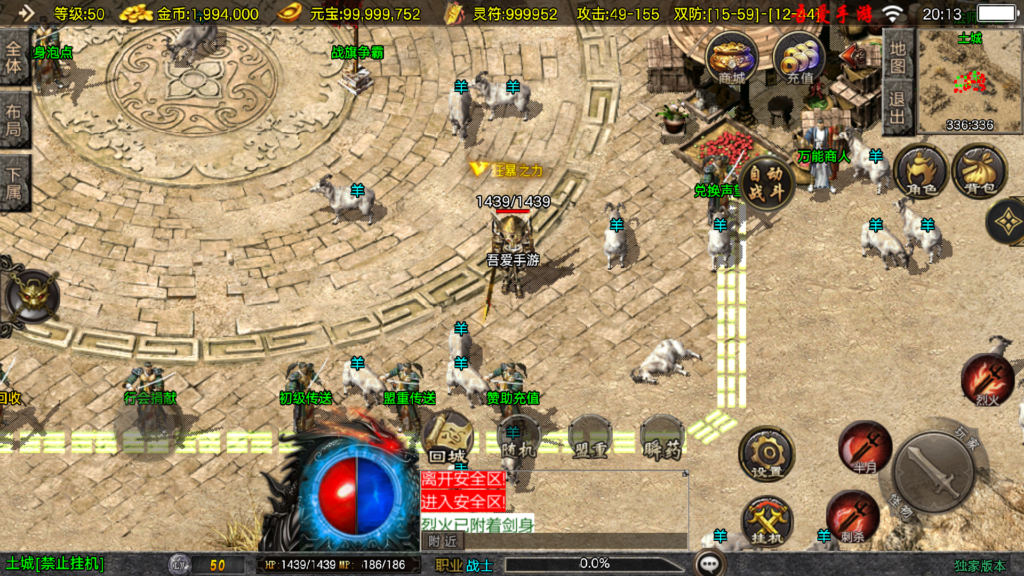This screenshot has width=1024, height=576.
Task: Open the 背包 backpack
Action: click(979, 171)
